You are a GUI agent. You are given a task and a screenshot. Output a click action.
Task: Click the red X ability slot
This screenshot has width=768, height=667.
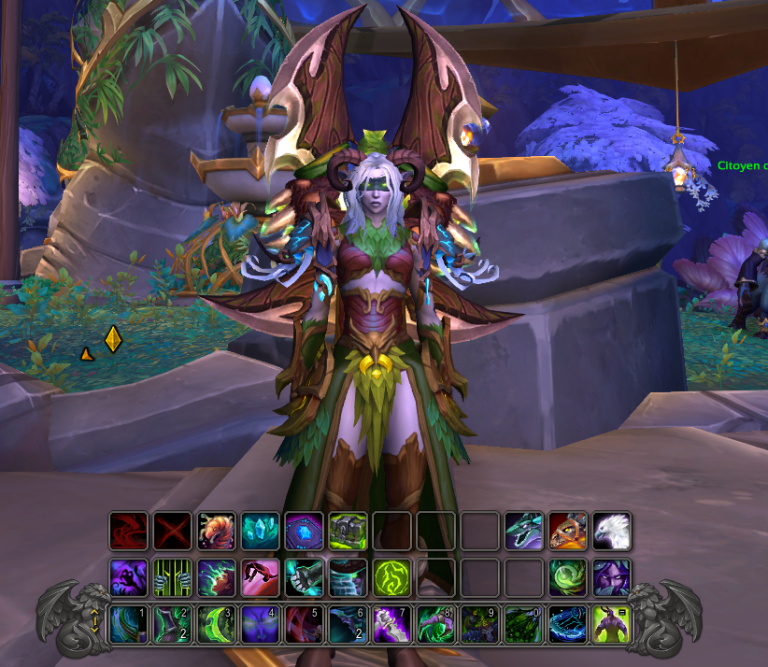[x=172, y=531]
